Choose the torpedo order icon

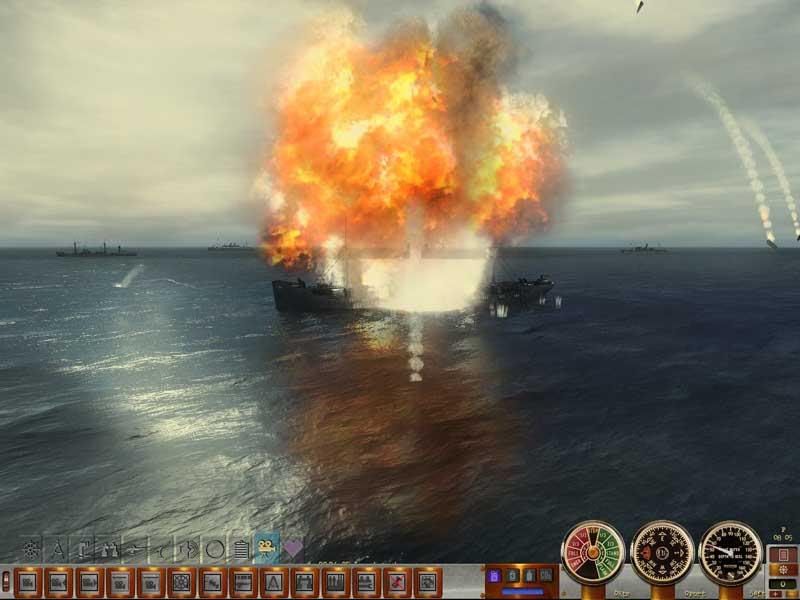(x=135, y=548)
